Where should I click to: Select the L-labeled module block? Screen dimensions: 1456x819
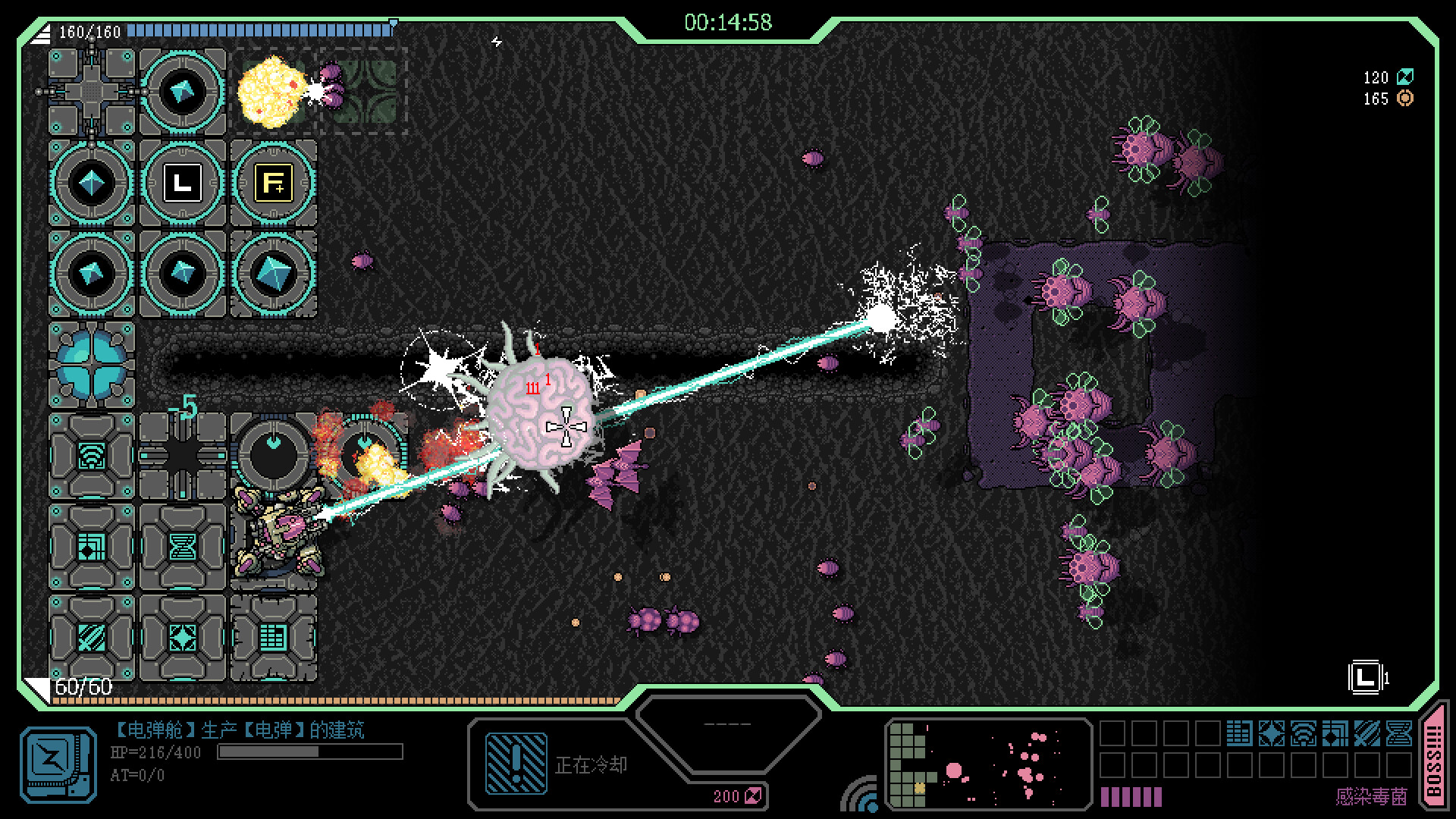click(x=181, y=182)
